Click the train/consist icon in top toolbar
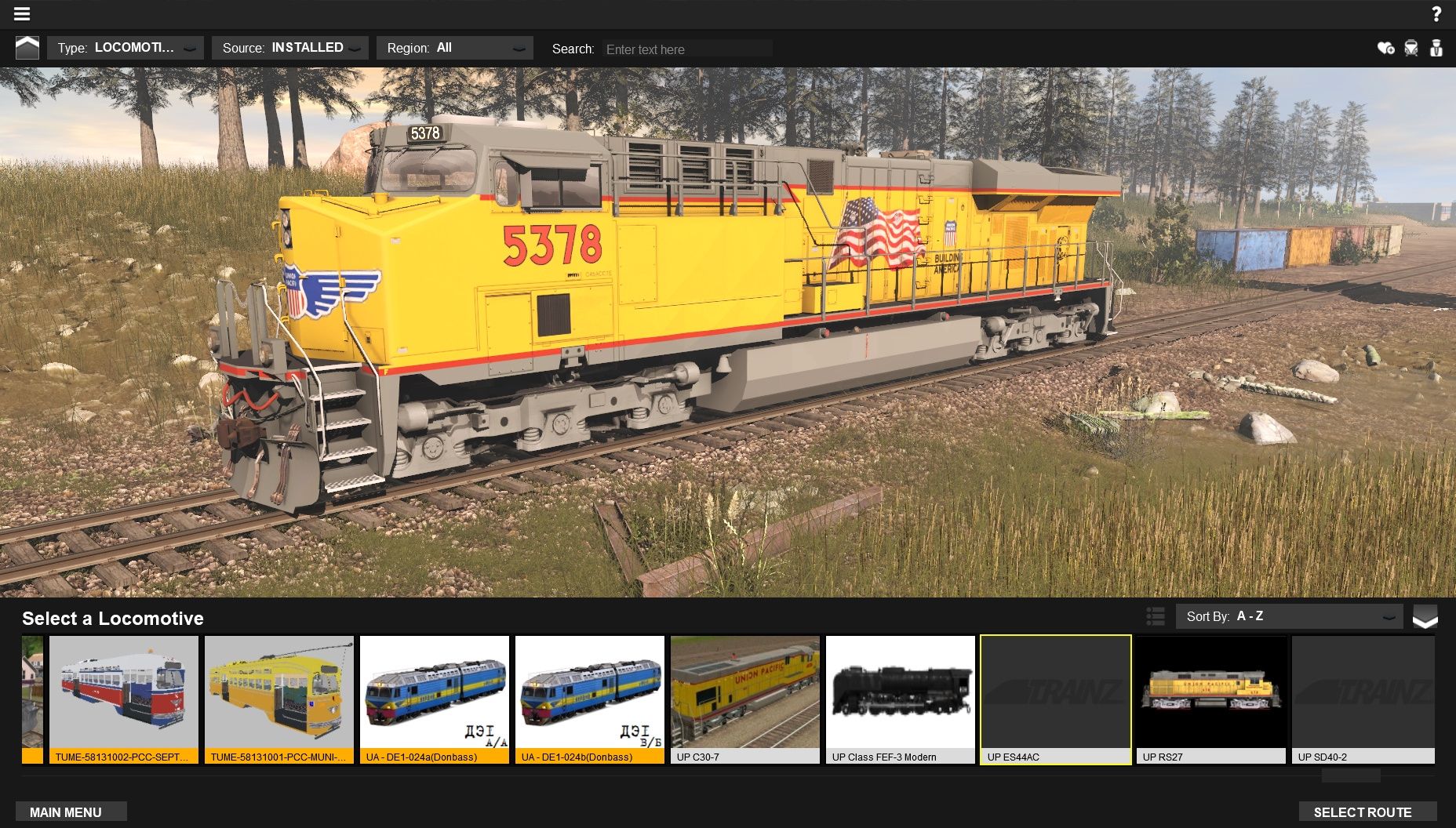Screen dimensions: 1456x828 [1410, 48]
